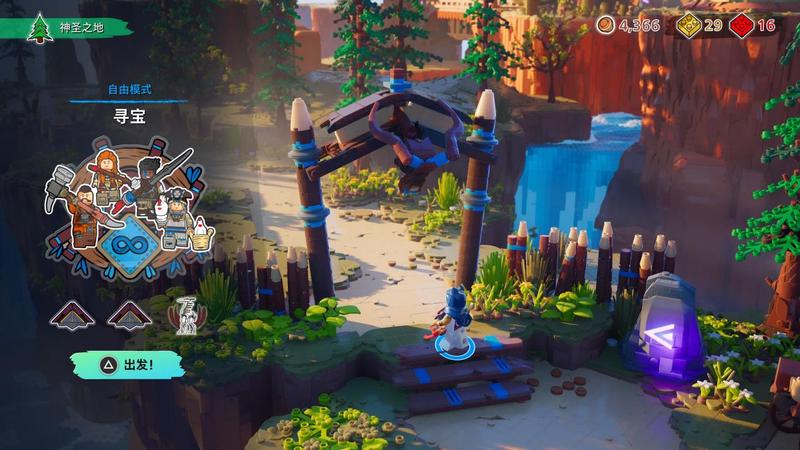Click the 出发! depart button
This screenshot has width=800, height=450.
[x=127, y=364]
